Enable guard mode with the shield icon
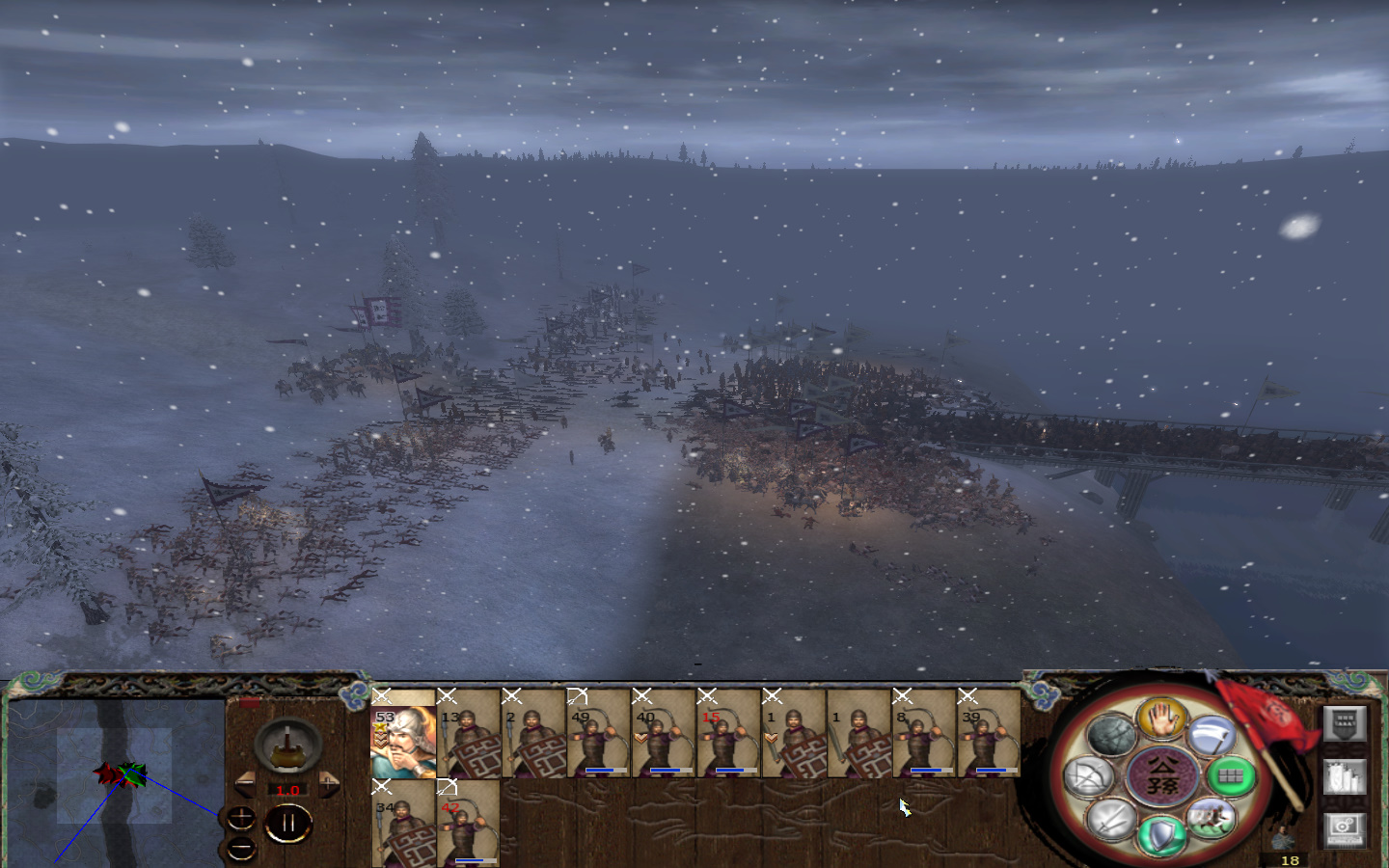 pyautogui.click(x=1164, y=832)
